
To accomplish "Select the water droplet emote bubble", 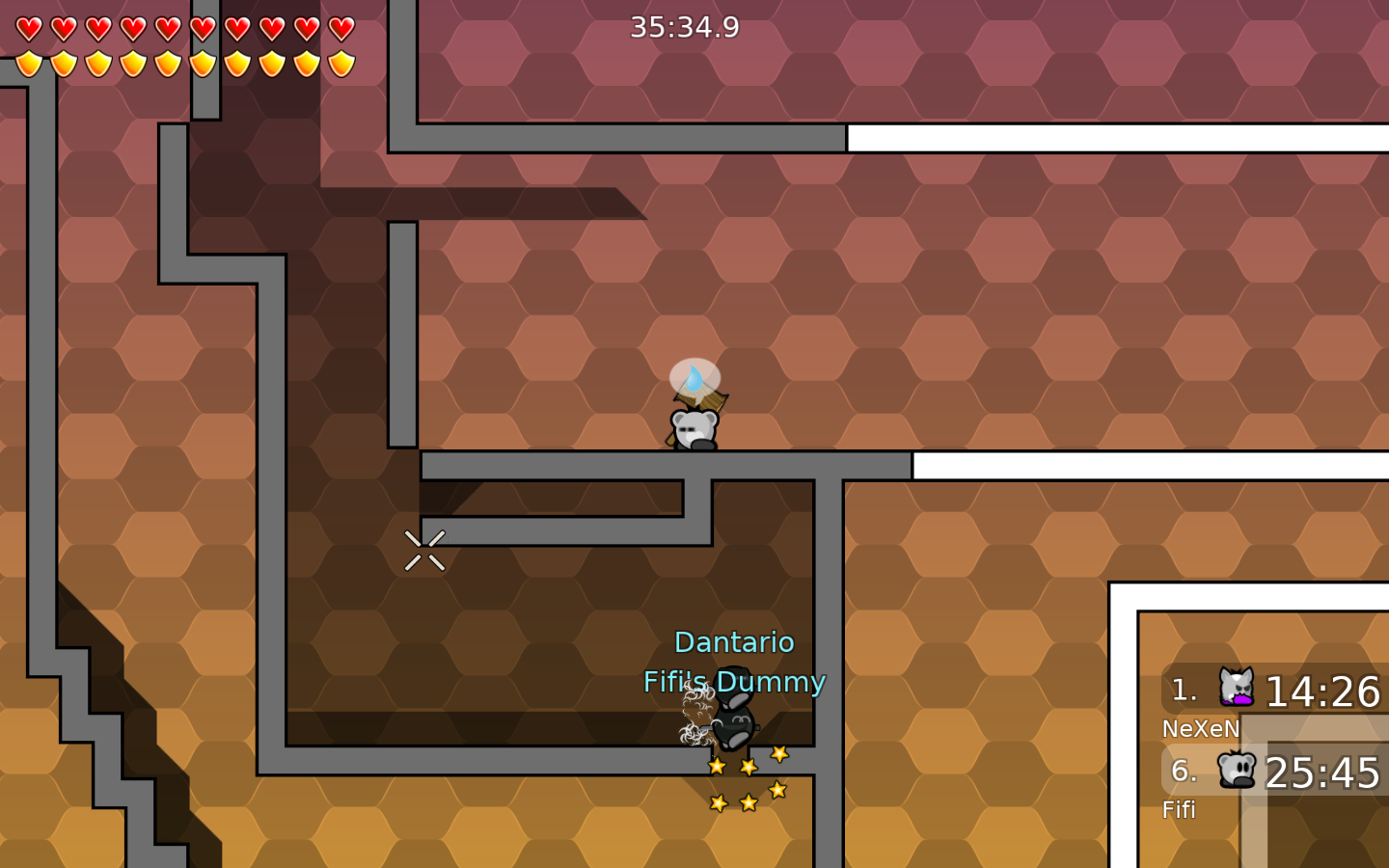I will pyautogui.click(x=694, y=376).
